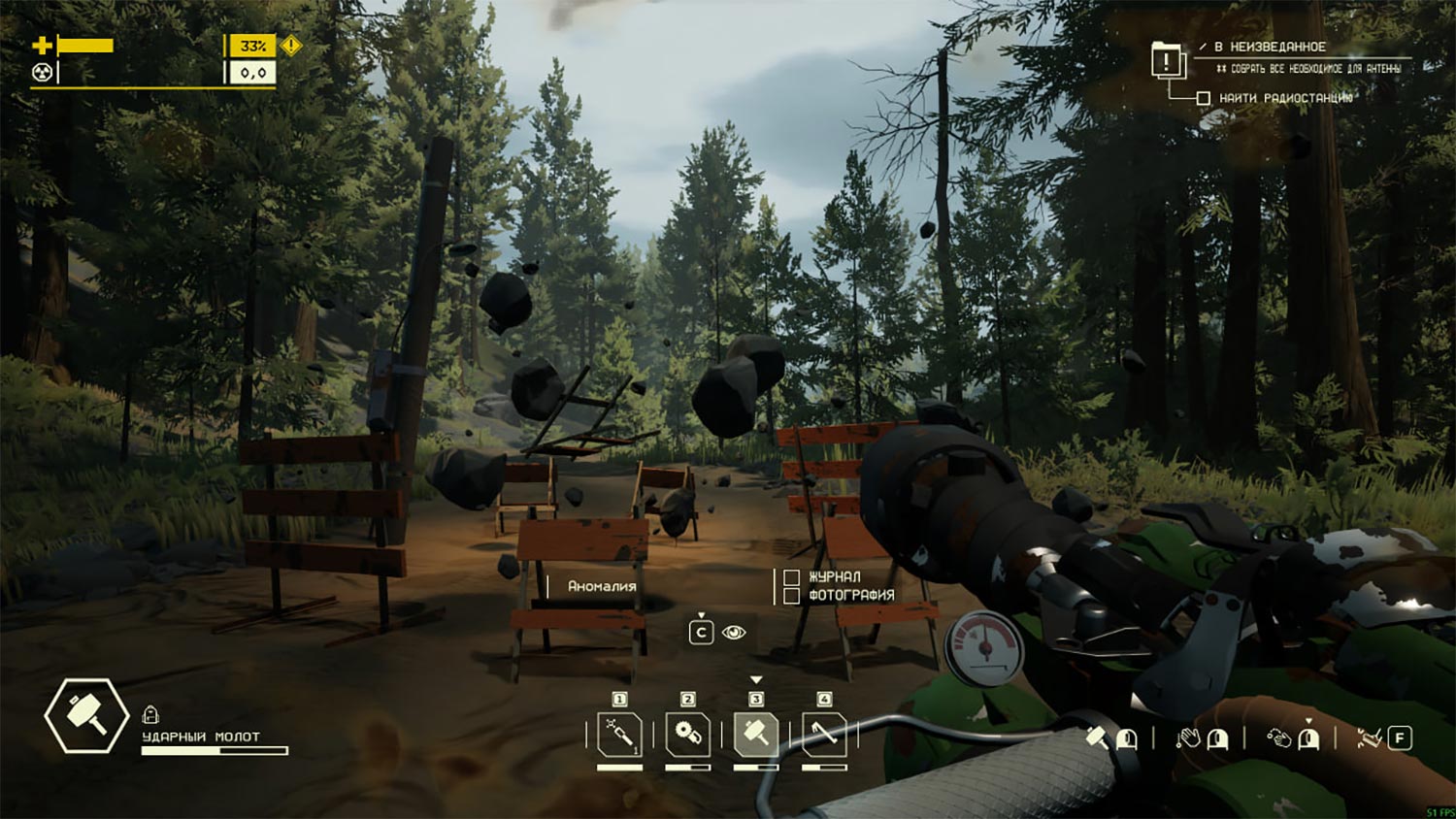This screenshot has height=819, width=1456.
Task: Open the quest folder icon with exclamation mark
Action: click(1167, 60)
